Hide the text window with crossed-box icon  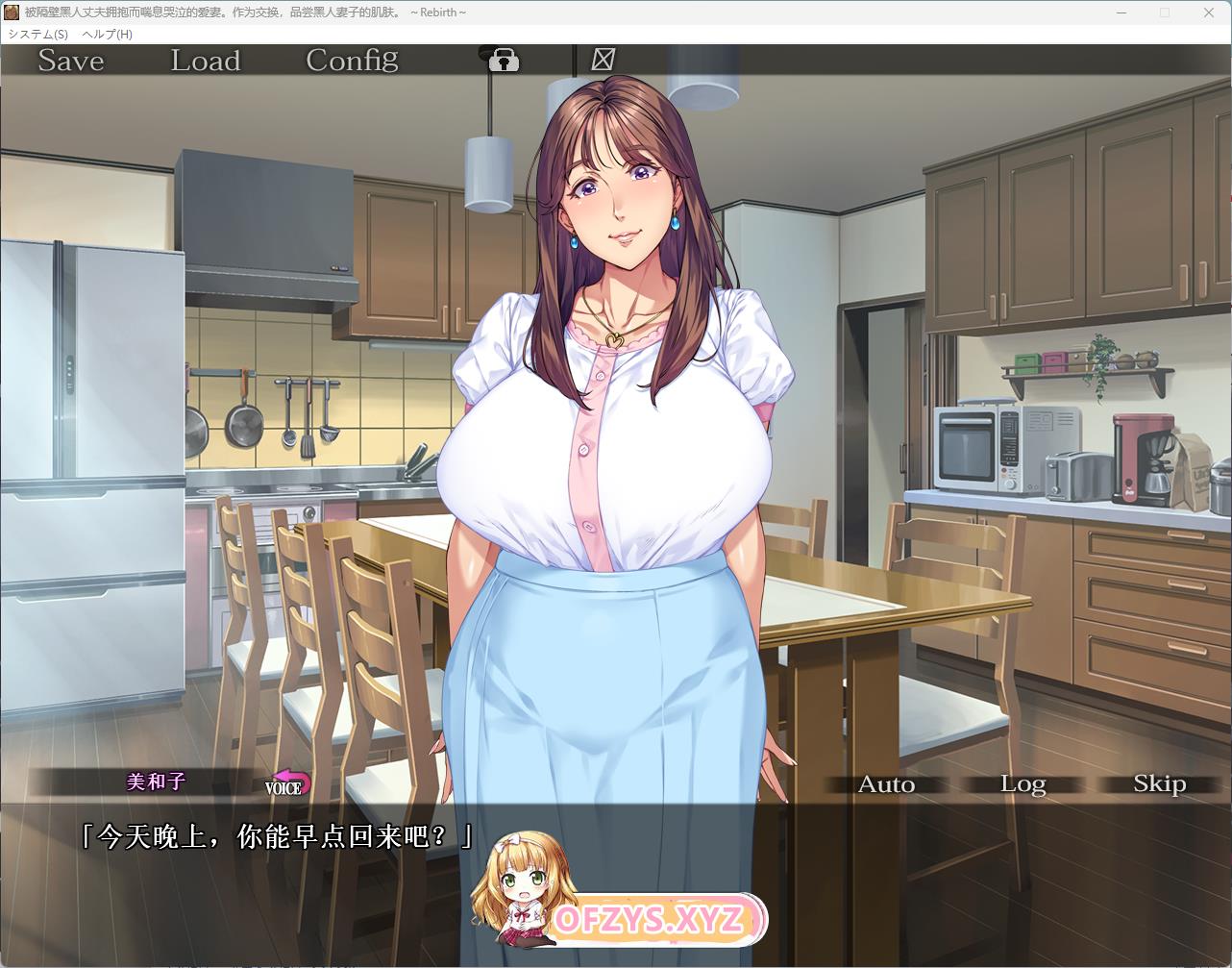(x=603, y=60)
